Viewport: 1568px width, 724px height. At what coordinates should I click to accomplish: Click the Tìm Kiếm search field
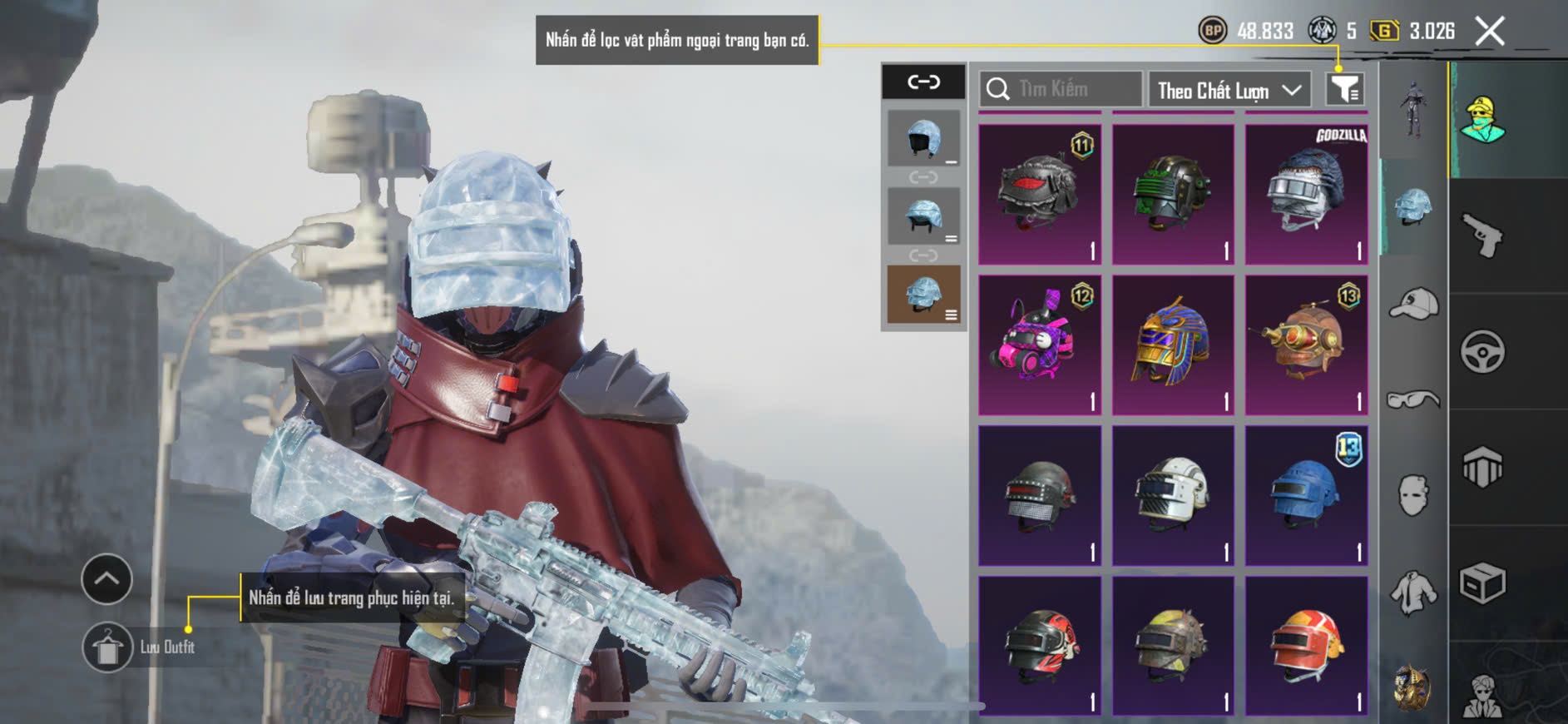[x=1061, y=89]
